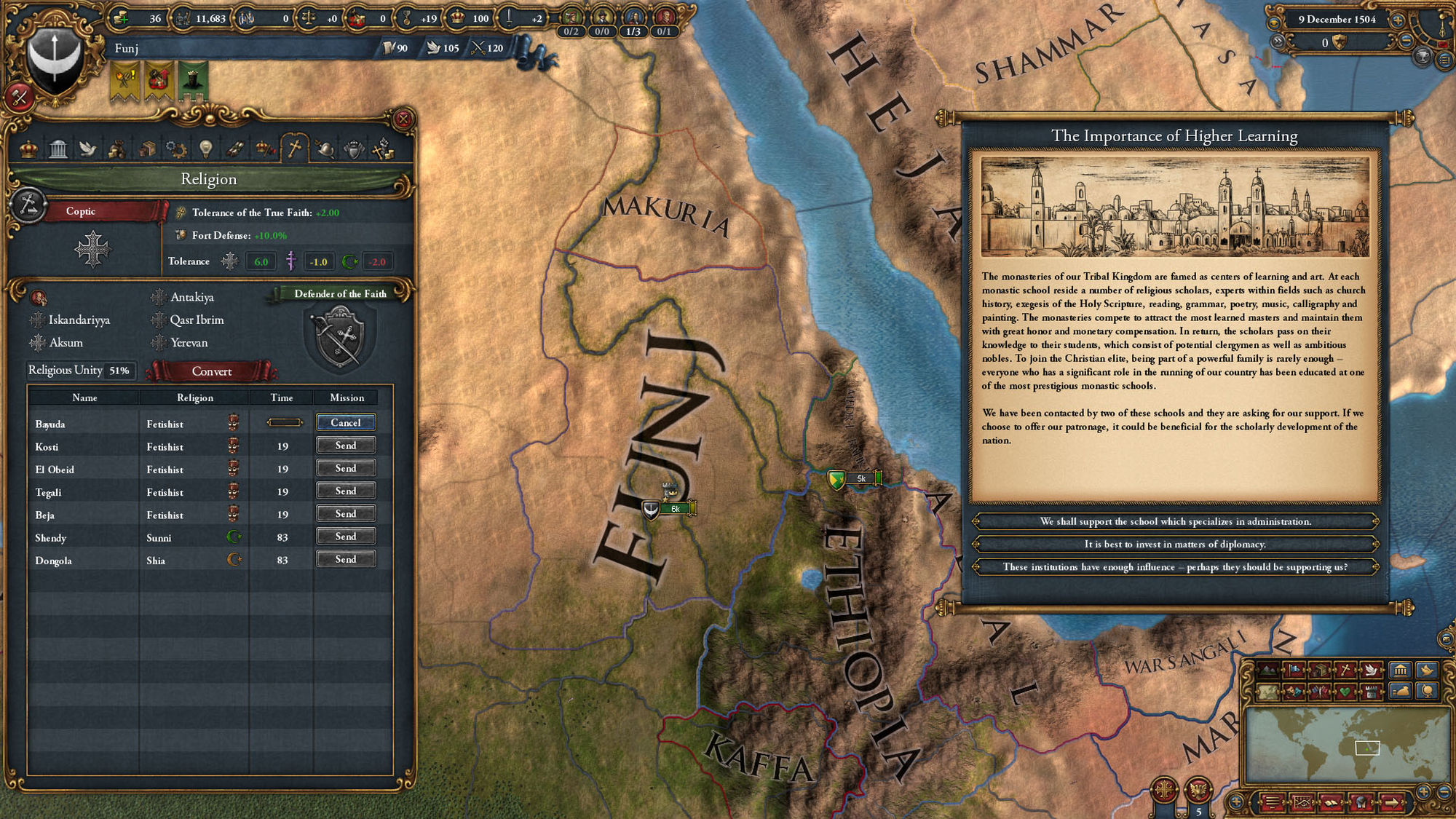
Task: Switch to the political map mode flag icon
Action: point(1295,669)
